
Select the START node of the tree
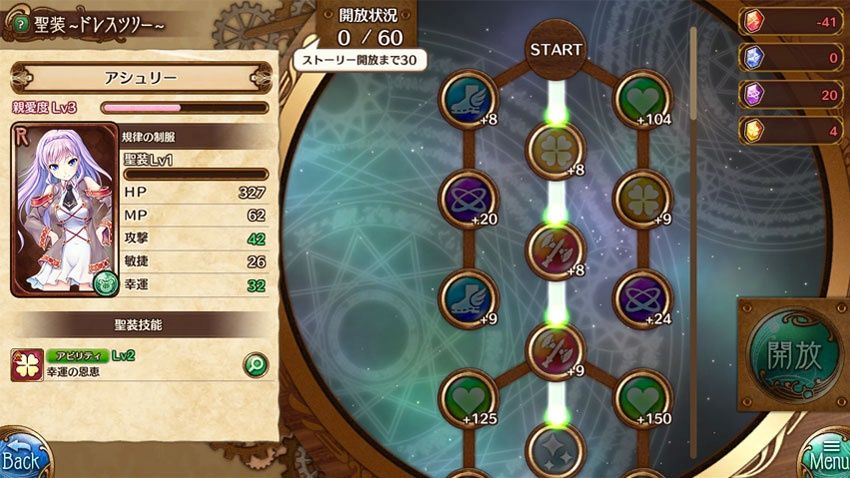(x=555, y=49)
